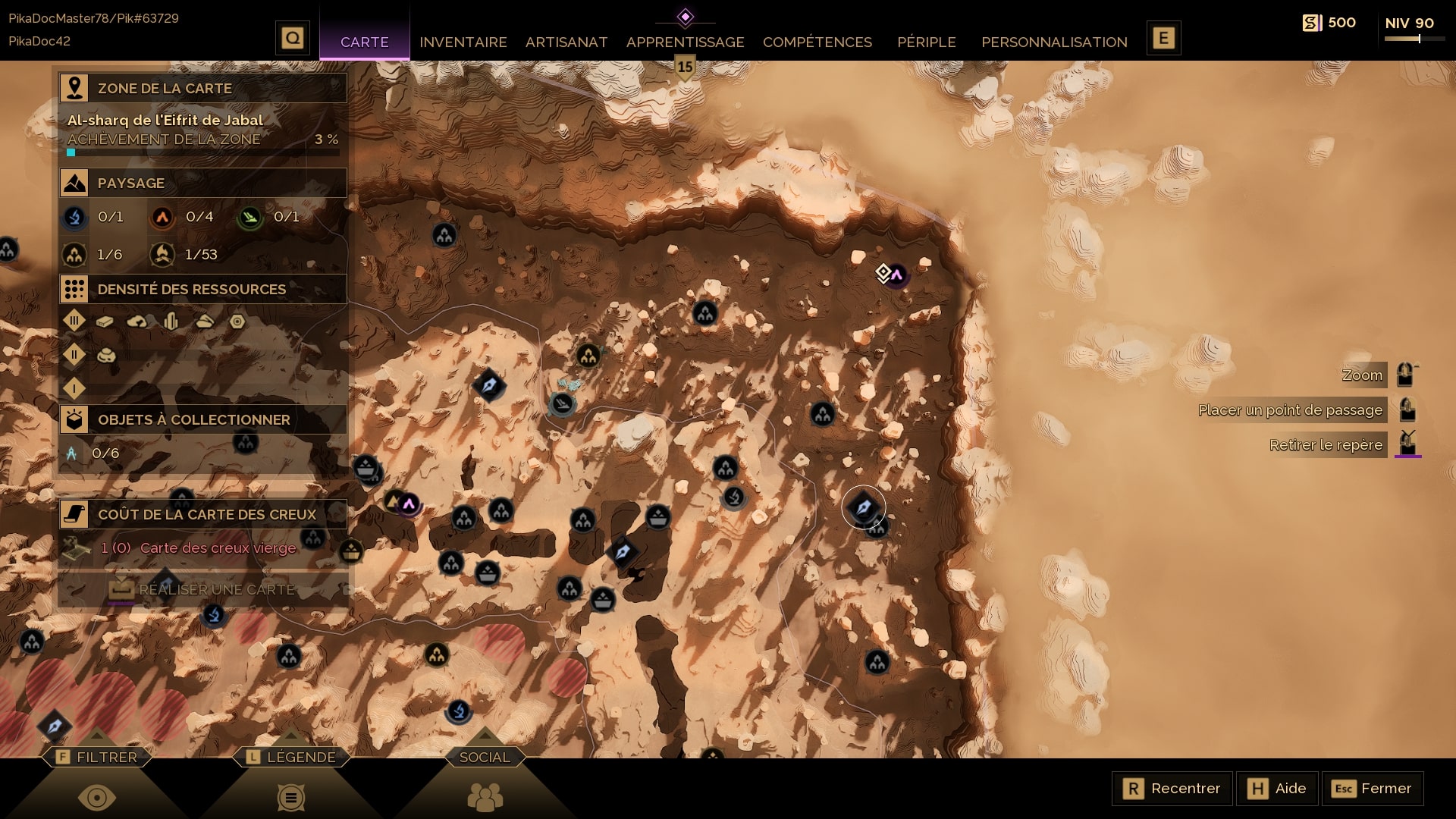Click the Densité des ressources header
Viewport: 1456px width, 819px height.
(202, 289)
